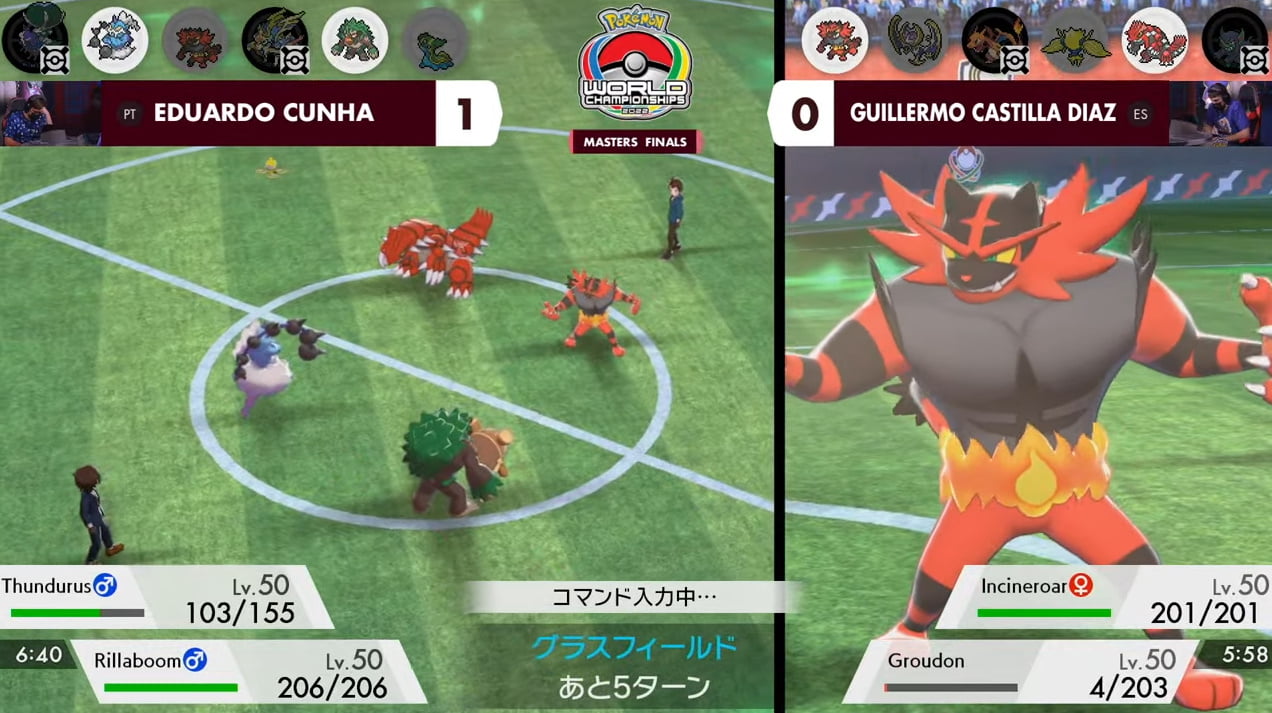Choose the Lunala icon in Guillermo's roster

coord(914,40)
